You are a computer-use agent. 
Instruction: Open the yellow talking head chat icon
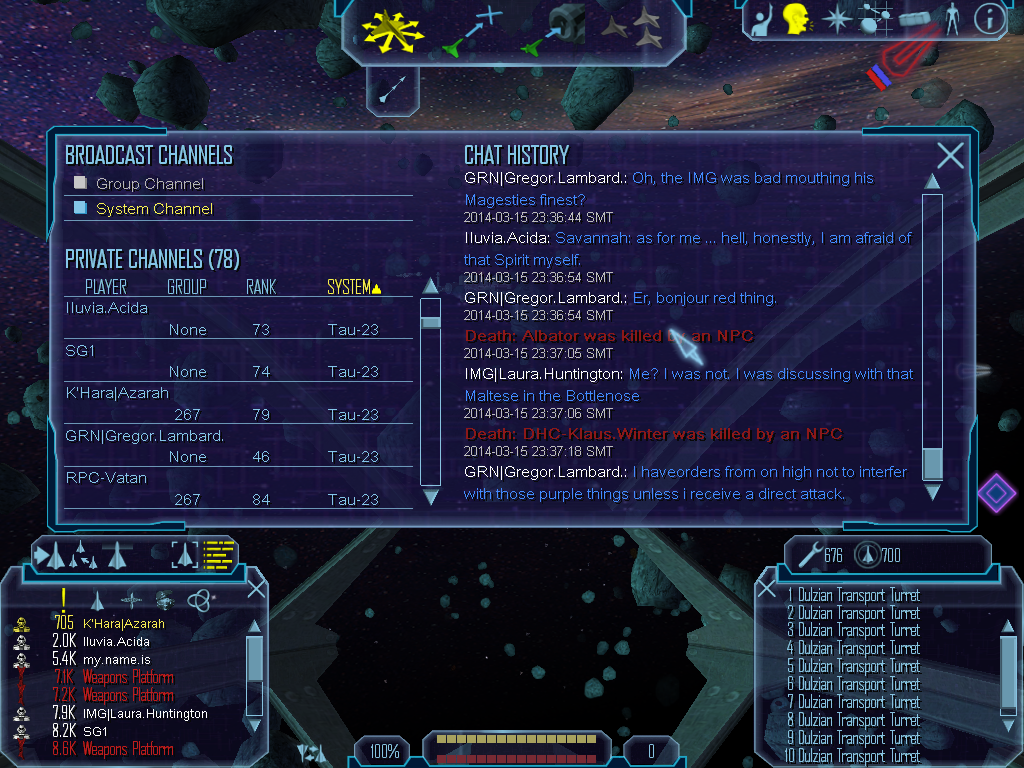[796, 18]
